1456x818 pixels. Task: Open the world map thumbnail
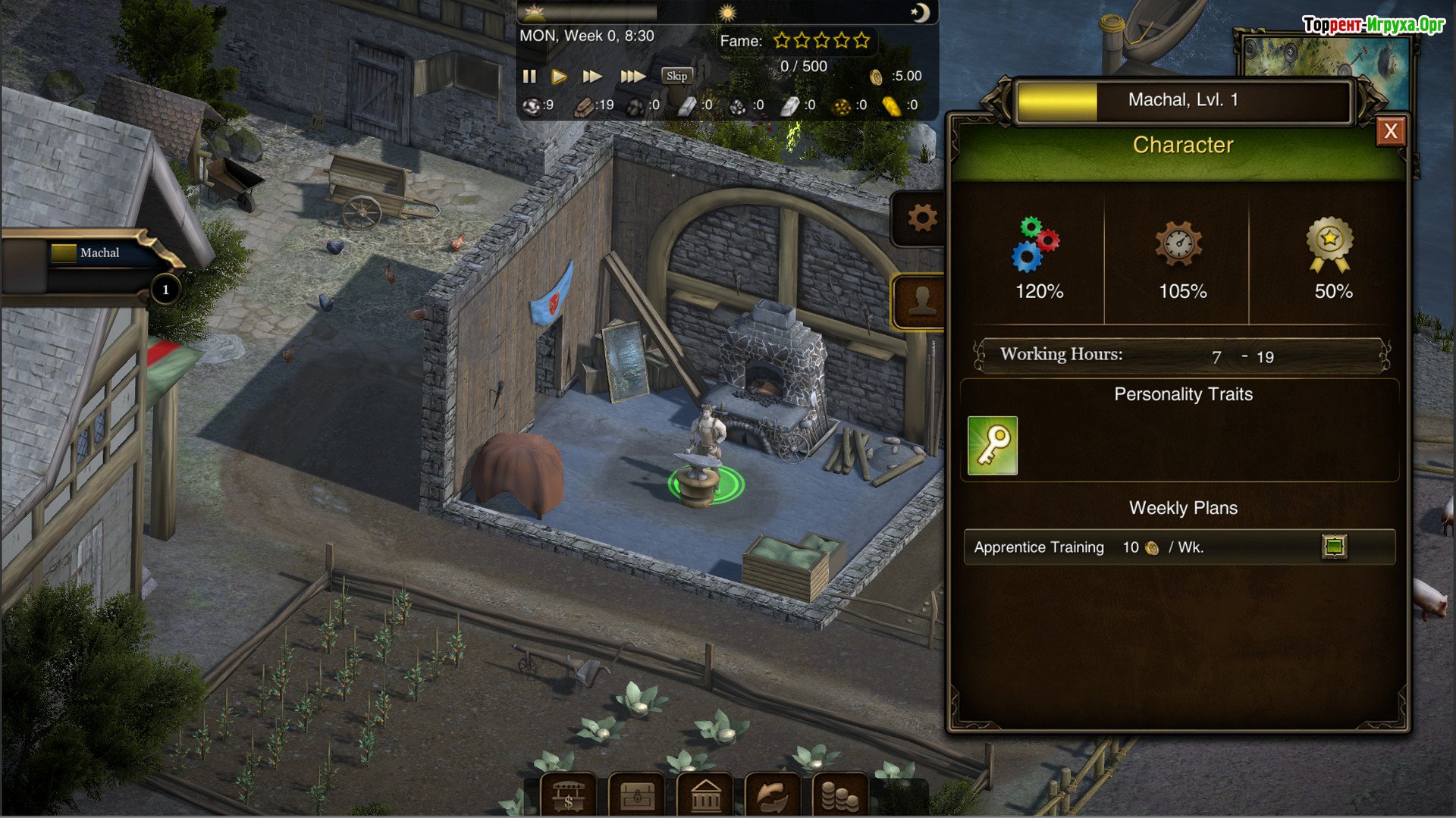[1323, 57]
